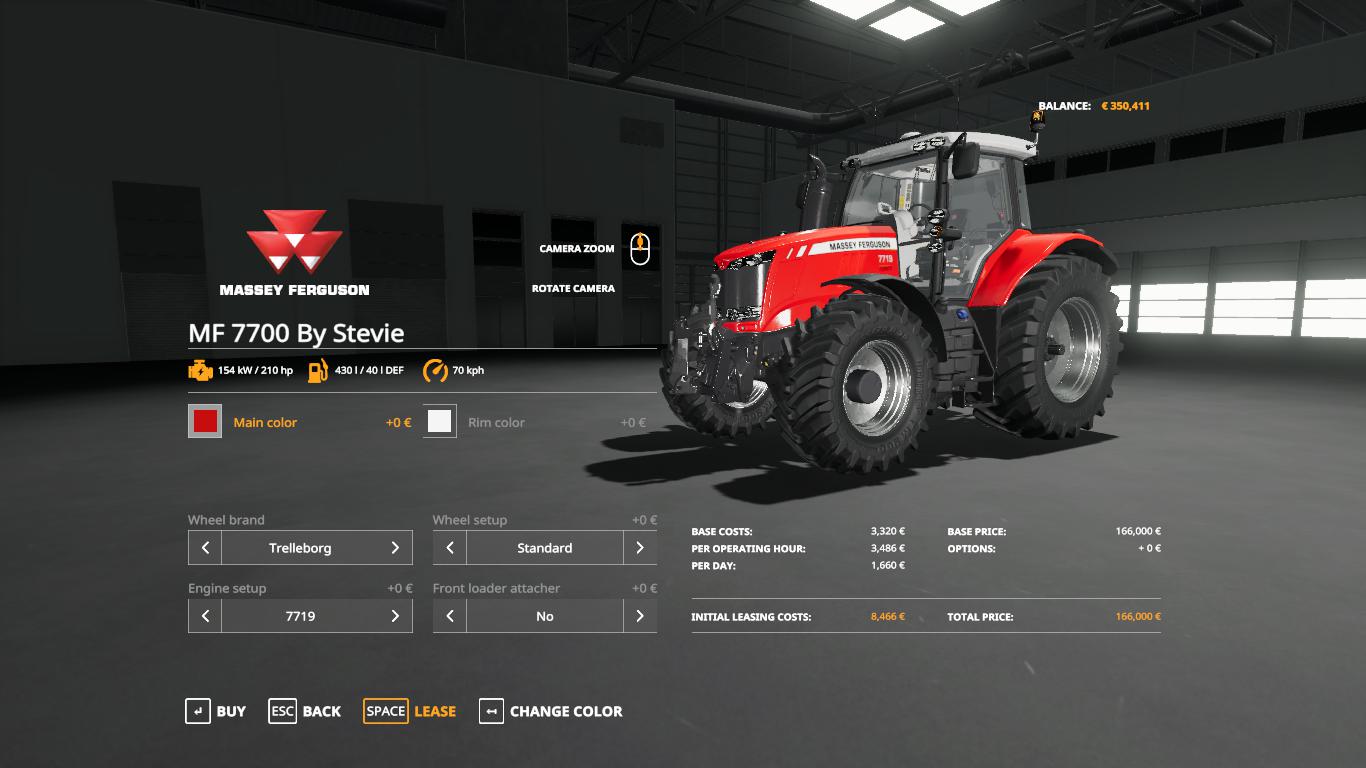The height and width of the screenshot is (768, 1366).
Task: Buy the MF 7700 tractor
Action: [216, 711]
